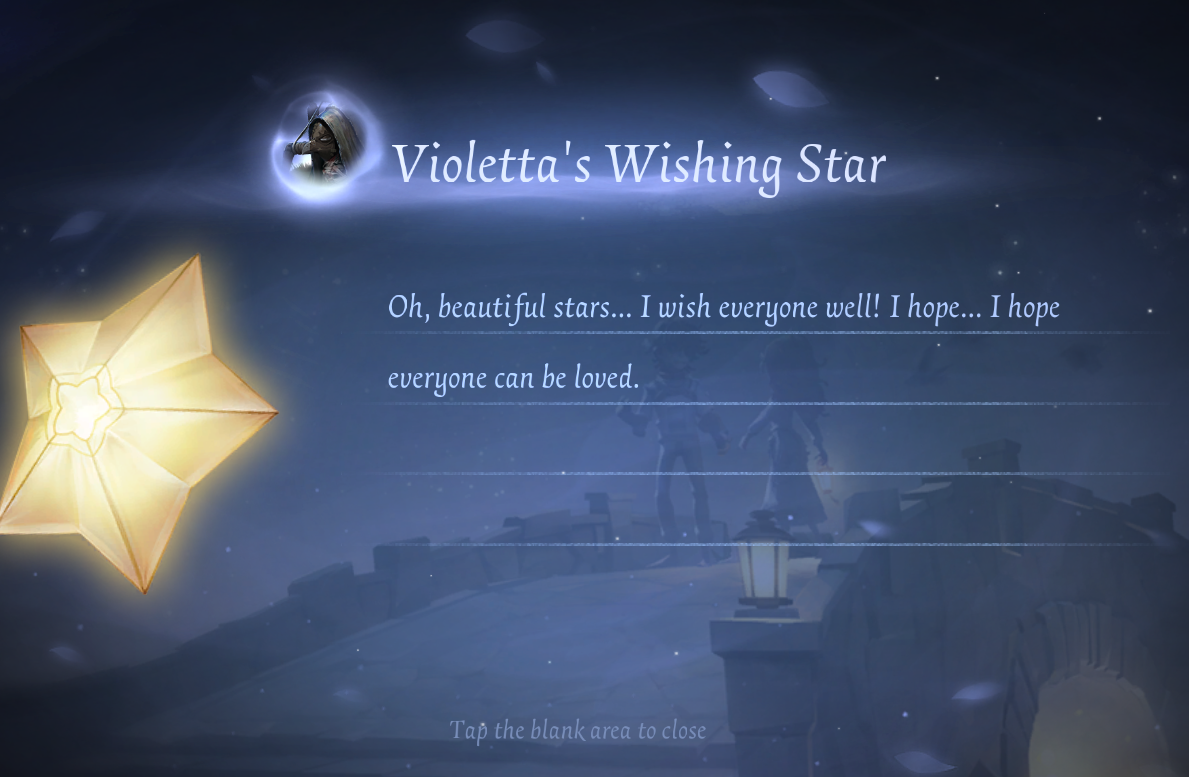Select Violetta's character portrait
The image size is (1189, 777).
pos(322,147)
